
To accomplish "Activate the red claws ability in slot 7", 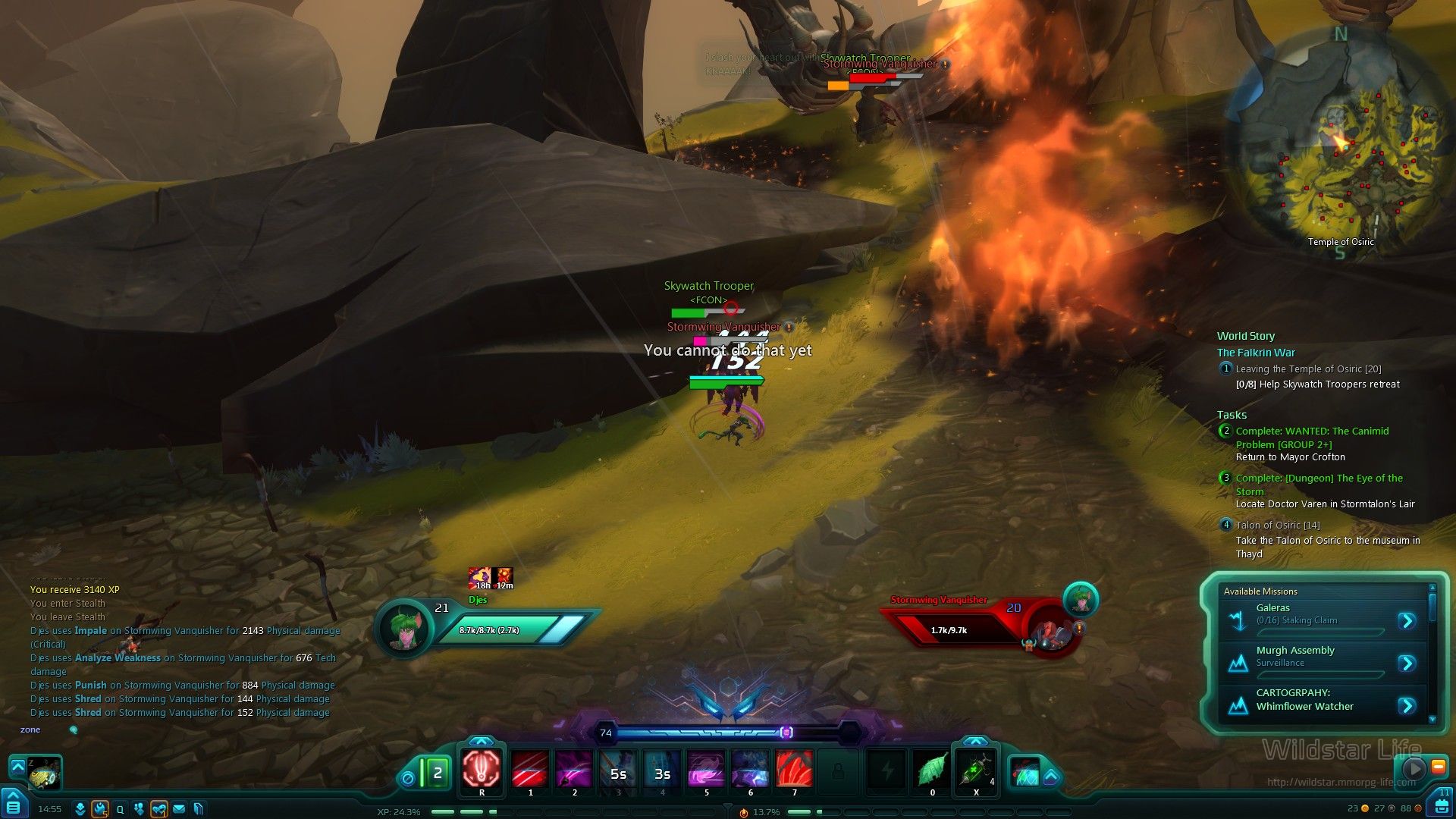I will coord(794,769).
